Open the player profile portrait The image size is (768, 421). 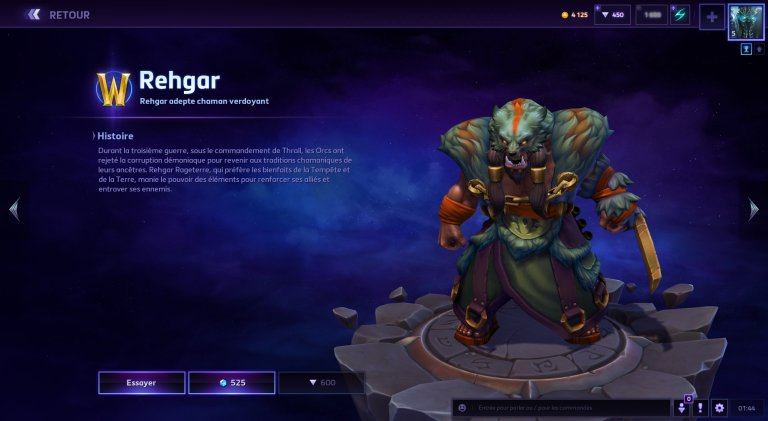[x=746, y=21]
